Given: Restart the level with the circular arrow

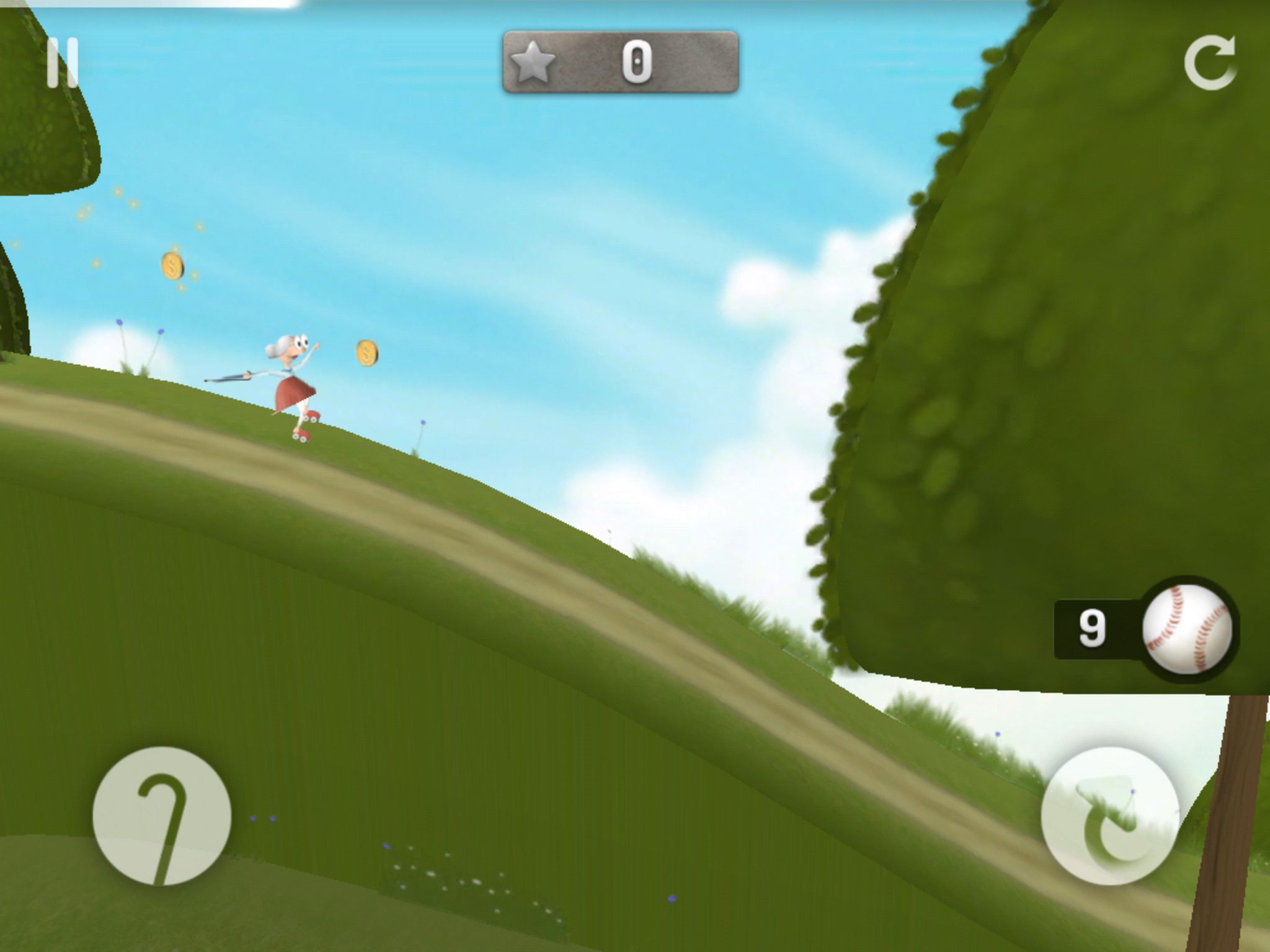Looking at the screenshot, I should pyautogui.click(x=1209, y=63).
